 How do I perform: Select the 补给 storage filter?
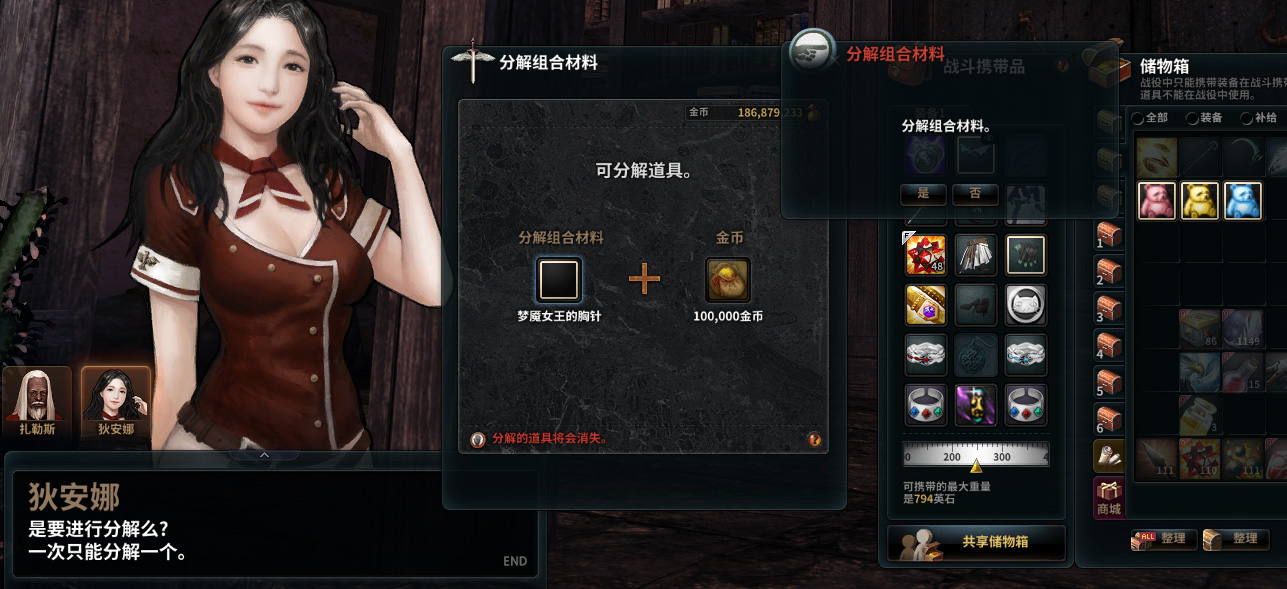(x=1257, y=118)
